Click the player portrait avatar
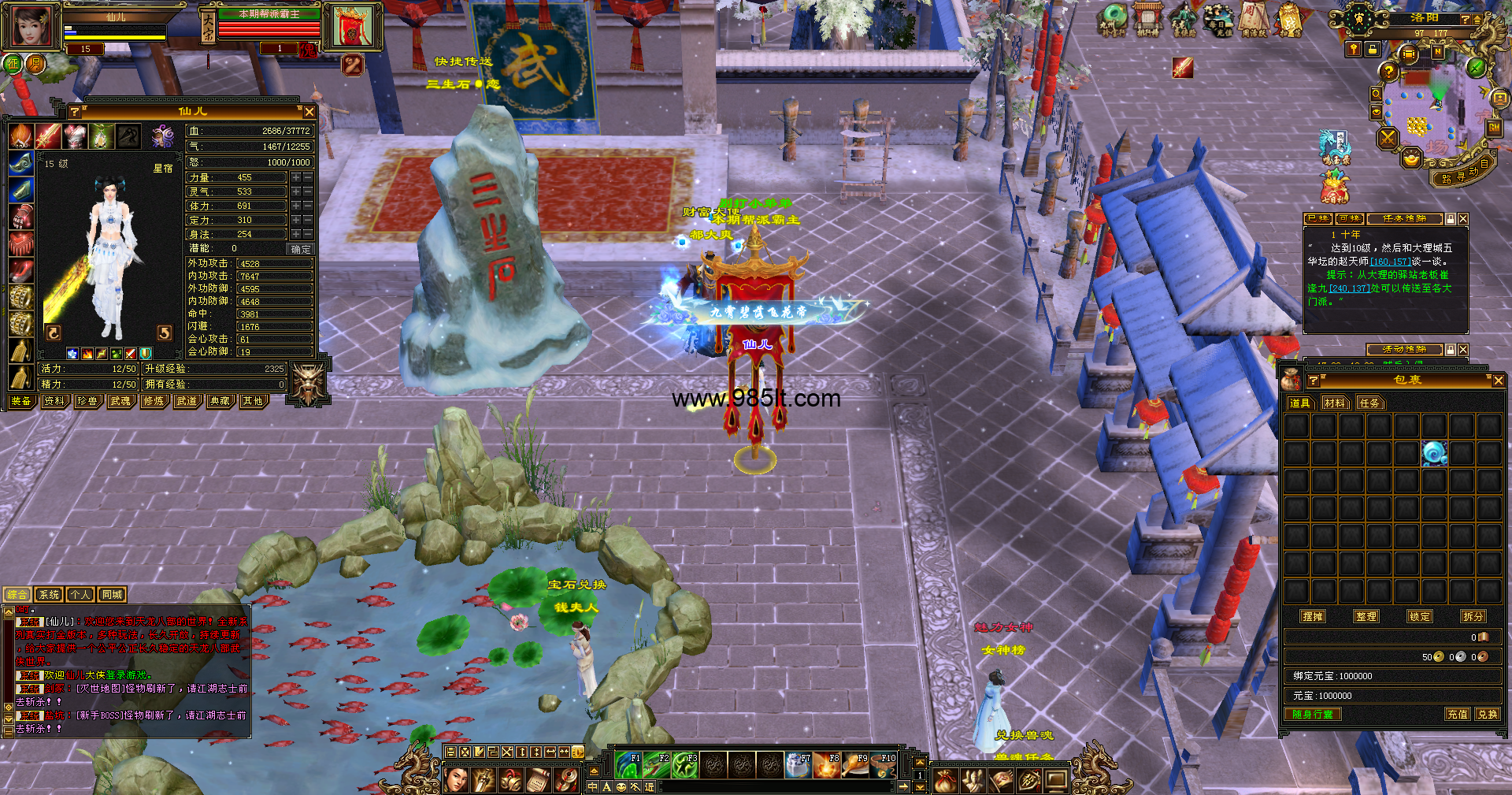The height and width of the screenshot is (795, 1512). tap(31, 28)
